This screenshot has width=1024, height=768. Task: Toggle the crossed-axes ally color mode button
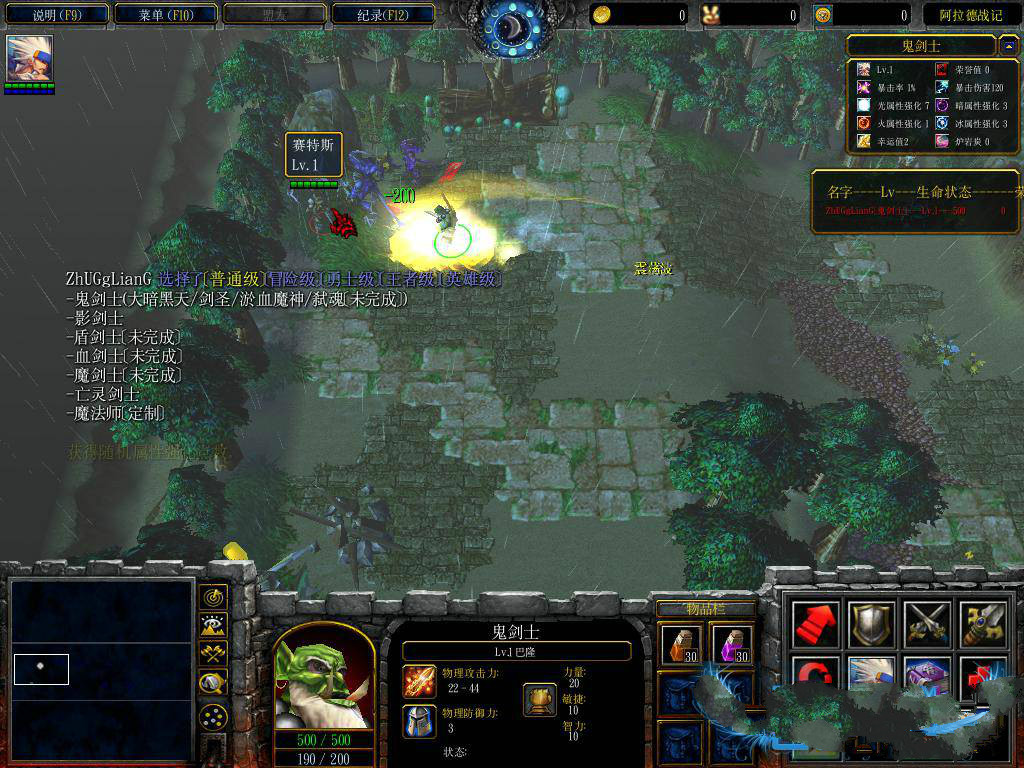[213, 654]
